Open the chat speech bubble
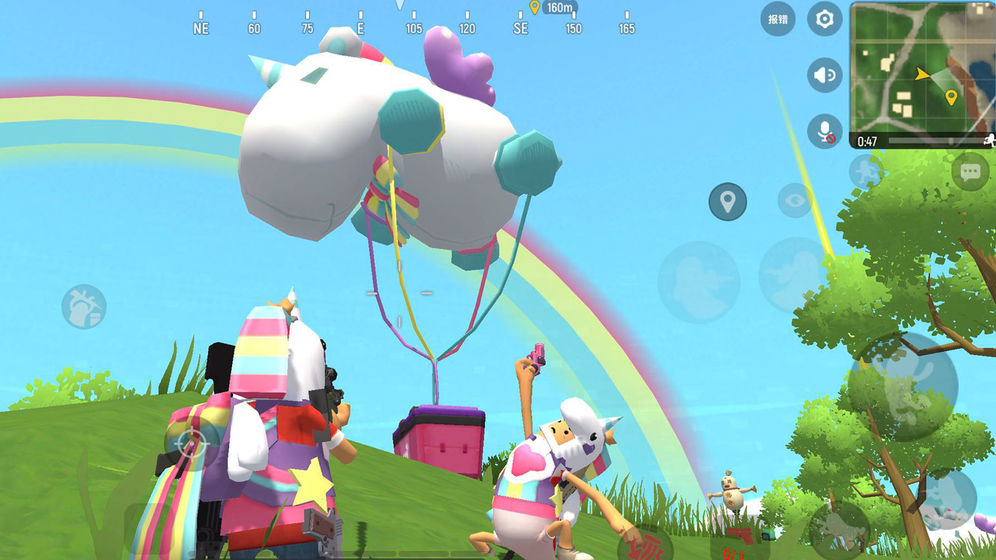Screen dimensions: 996x560 970,172
